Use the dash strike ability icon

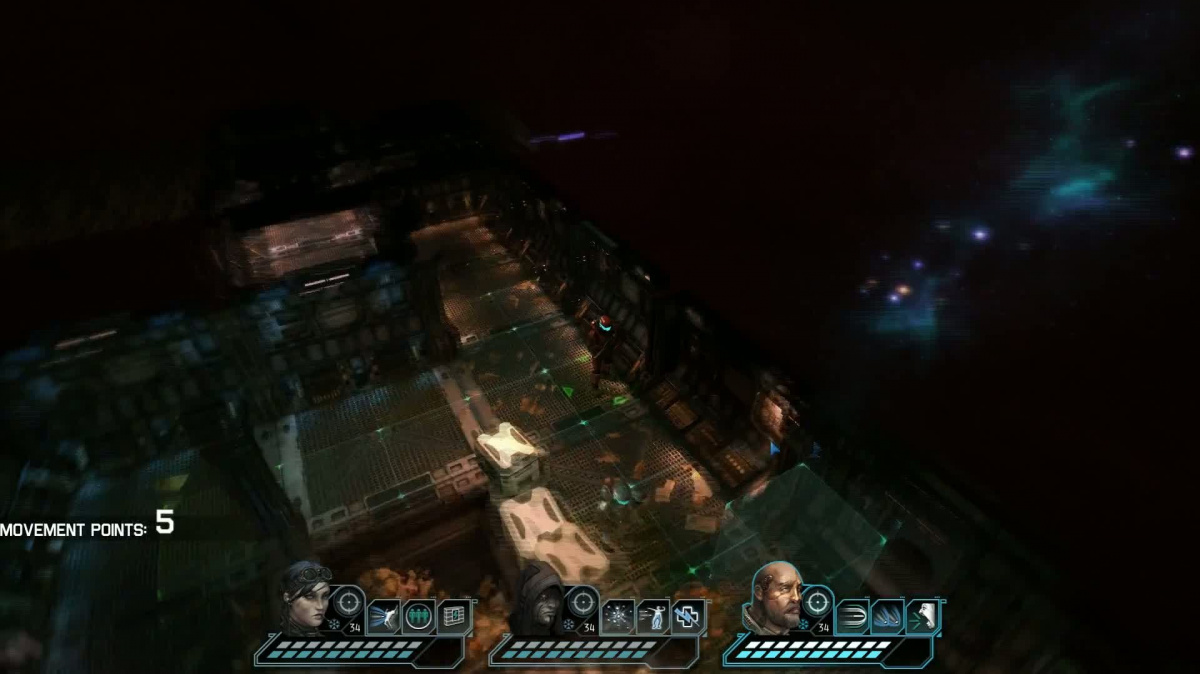click(383, 617)
